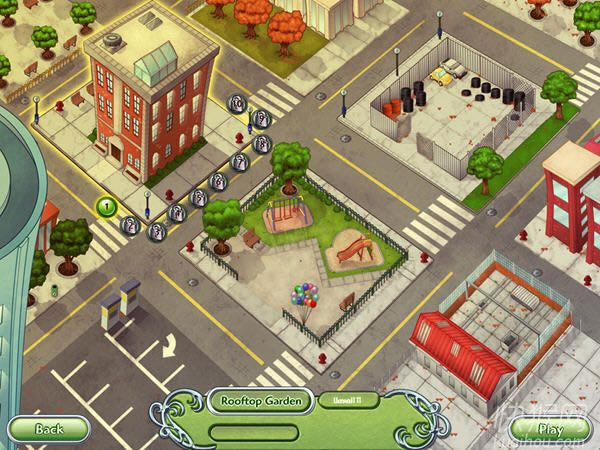Click the locked level 3 node
The height and width of the screenshot is (450, 600).
[x=156, y=231]
